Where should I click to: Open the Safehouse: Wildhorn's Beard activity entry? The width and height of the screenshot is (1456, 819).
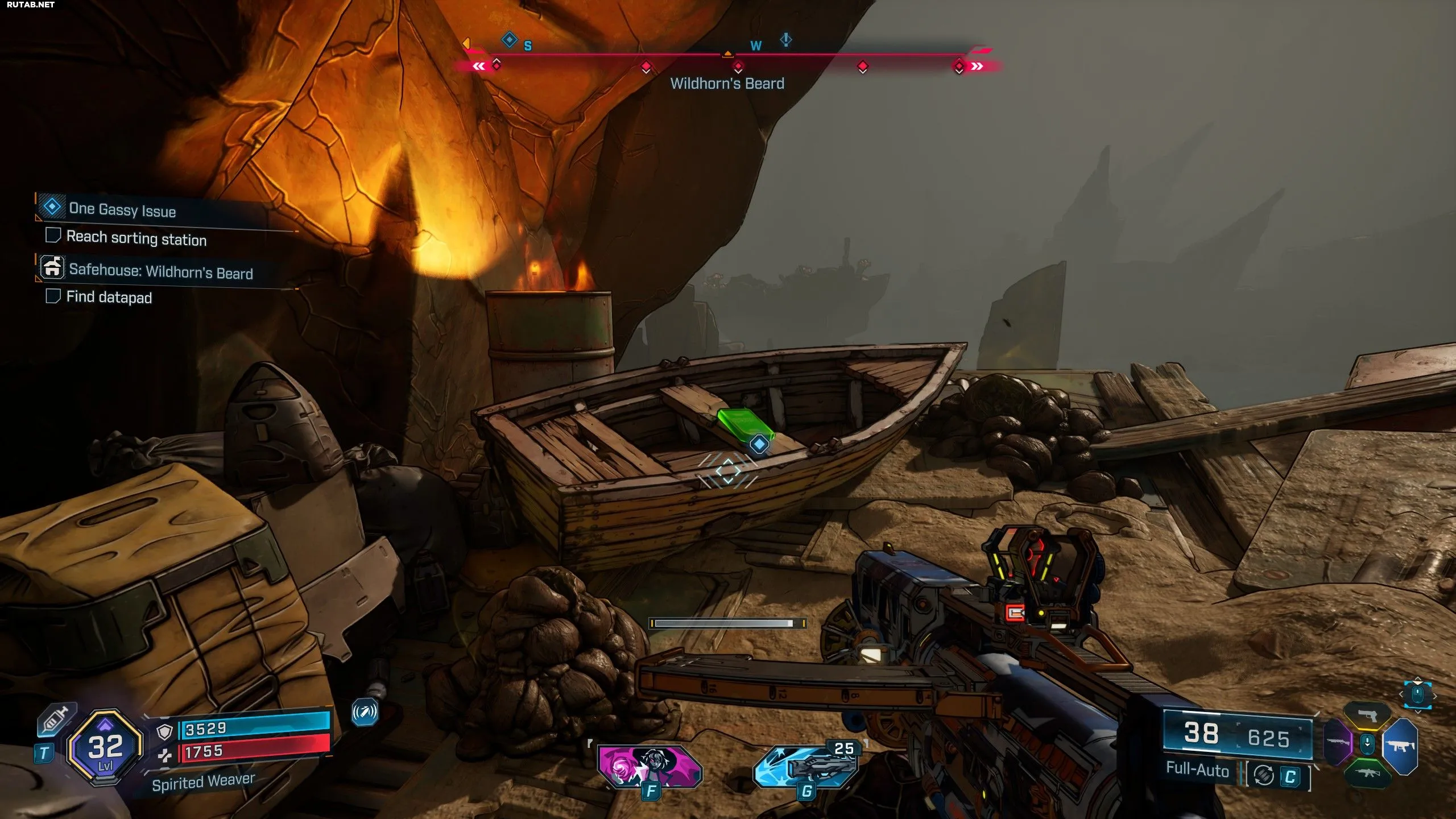tap(160, 271)
